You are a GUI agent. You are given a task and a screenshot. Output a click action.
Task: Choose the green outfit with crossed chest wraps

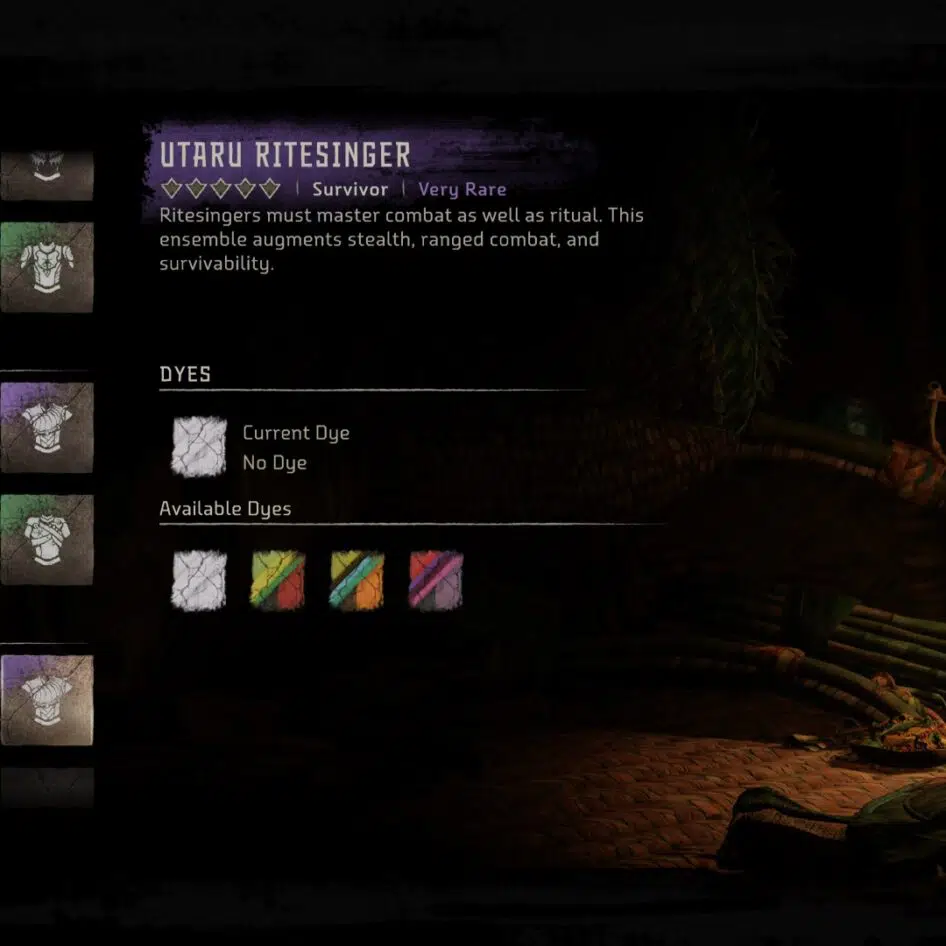[x=47, y=539]
